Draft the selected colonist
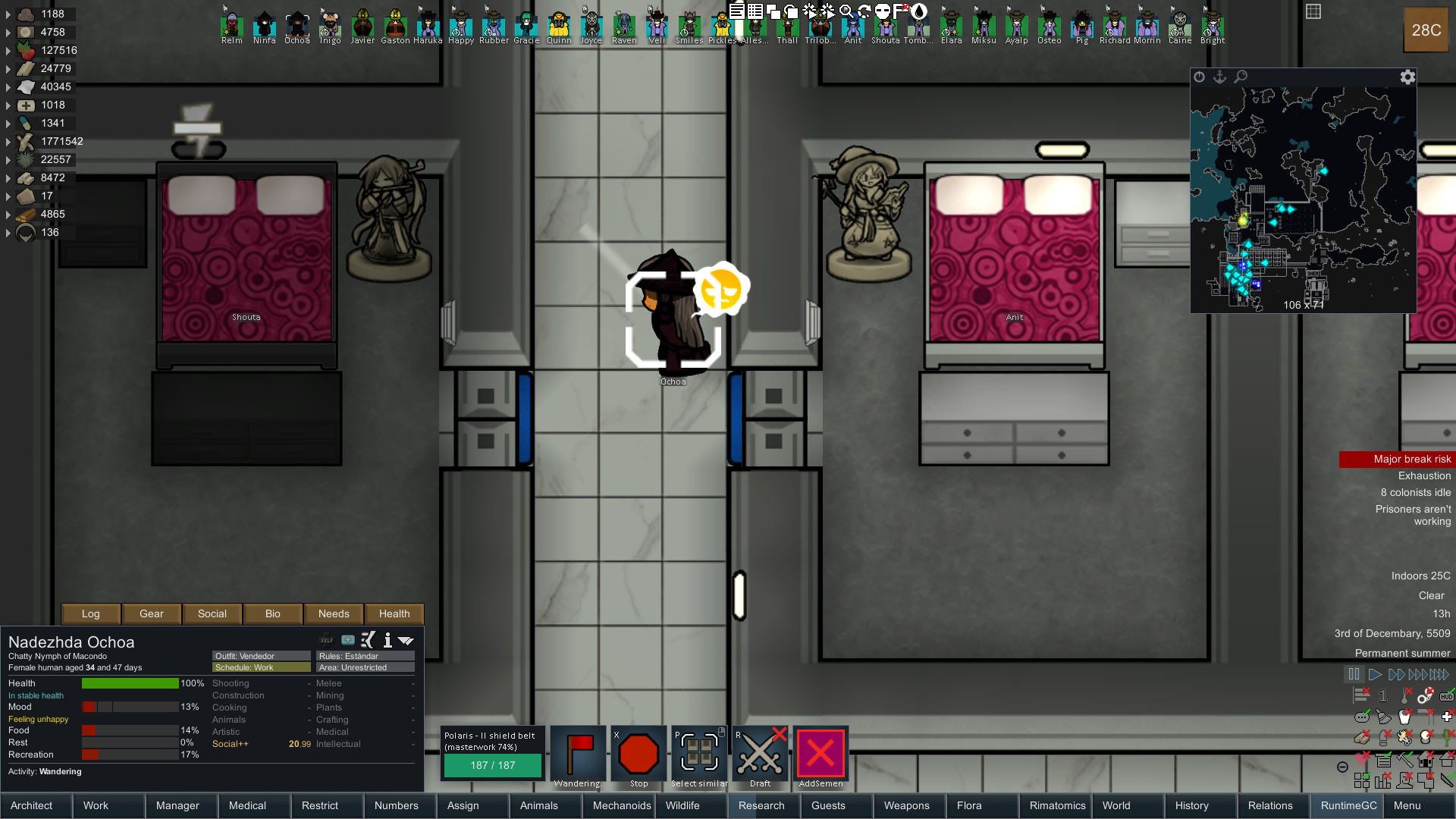This screenshot has height=819, width=1456. (760, 755)
